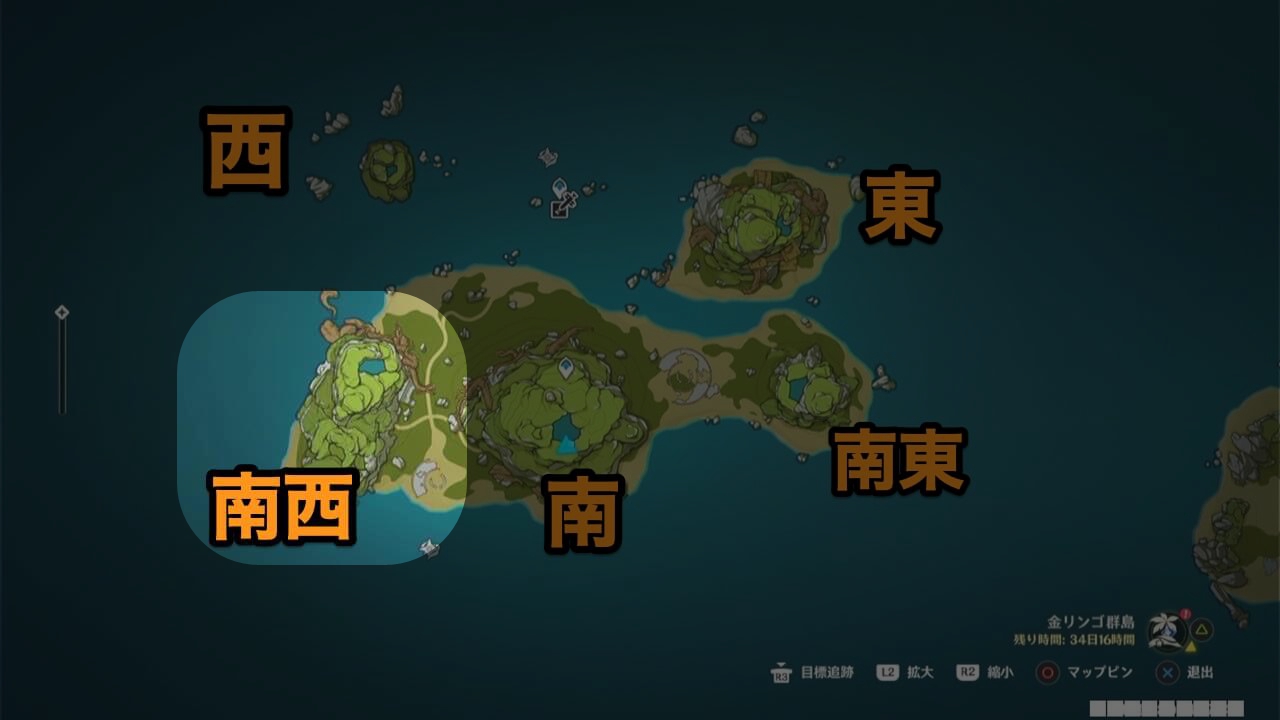Click the 残り時間 remaining time display

point(1075,637)
